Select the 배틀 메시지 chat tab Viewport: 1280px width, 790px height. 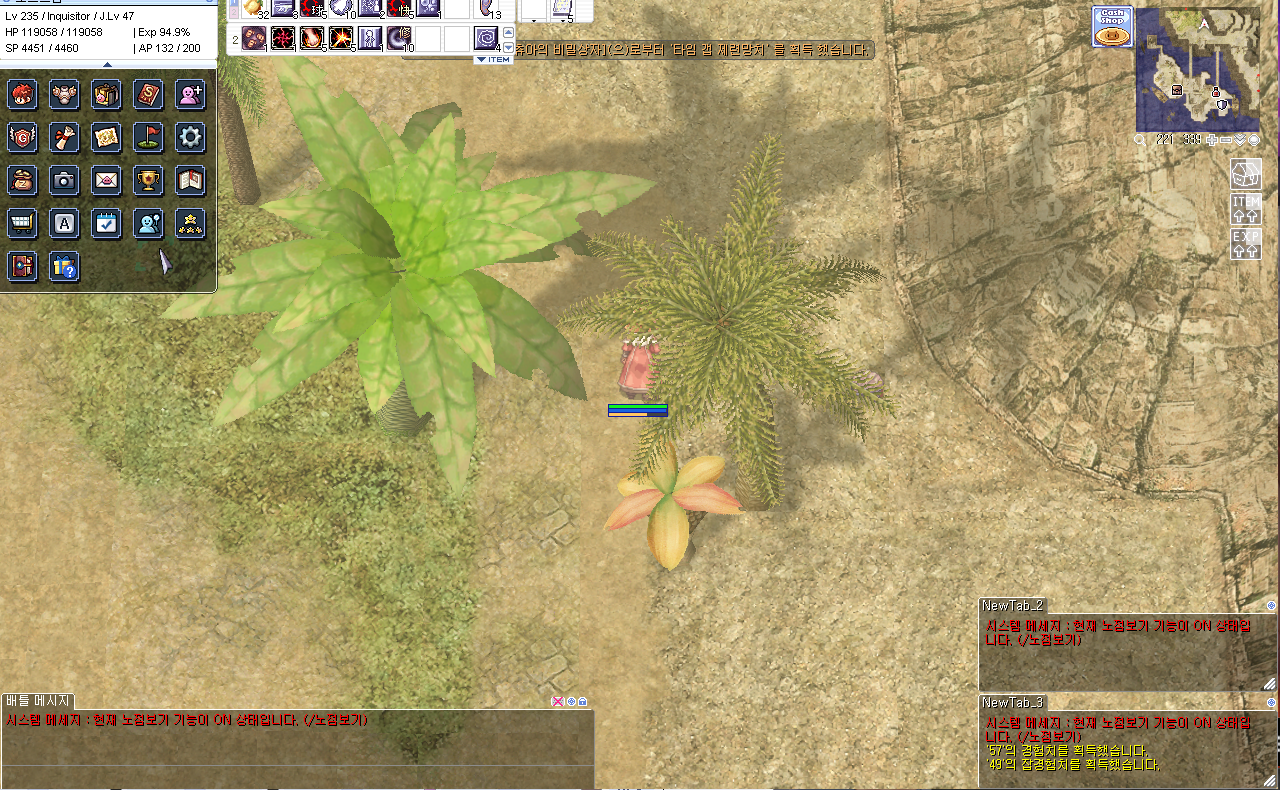point(36,701)
